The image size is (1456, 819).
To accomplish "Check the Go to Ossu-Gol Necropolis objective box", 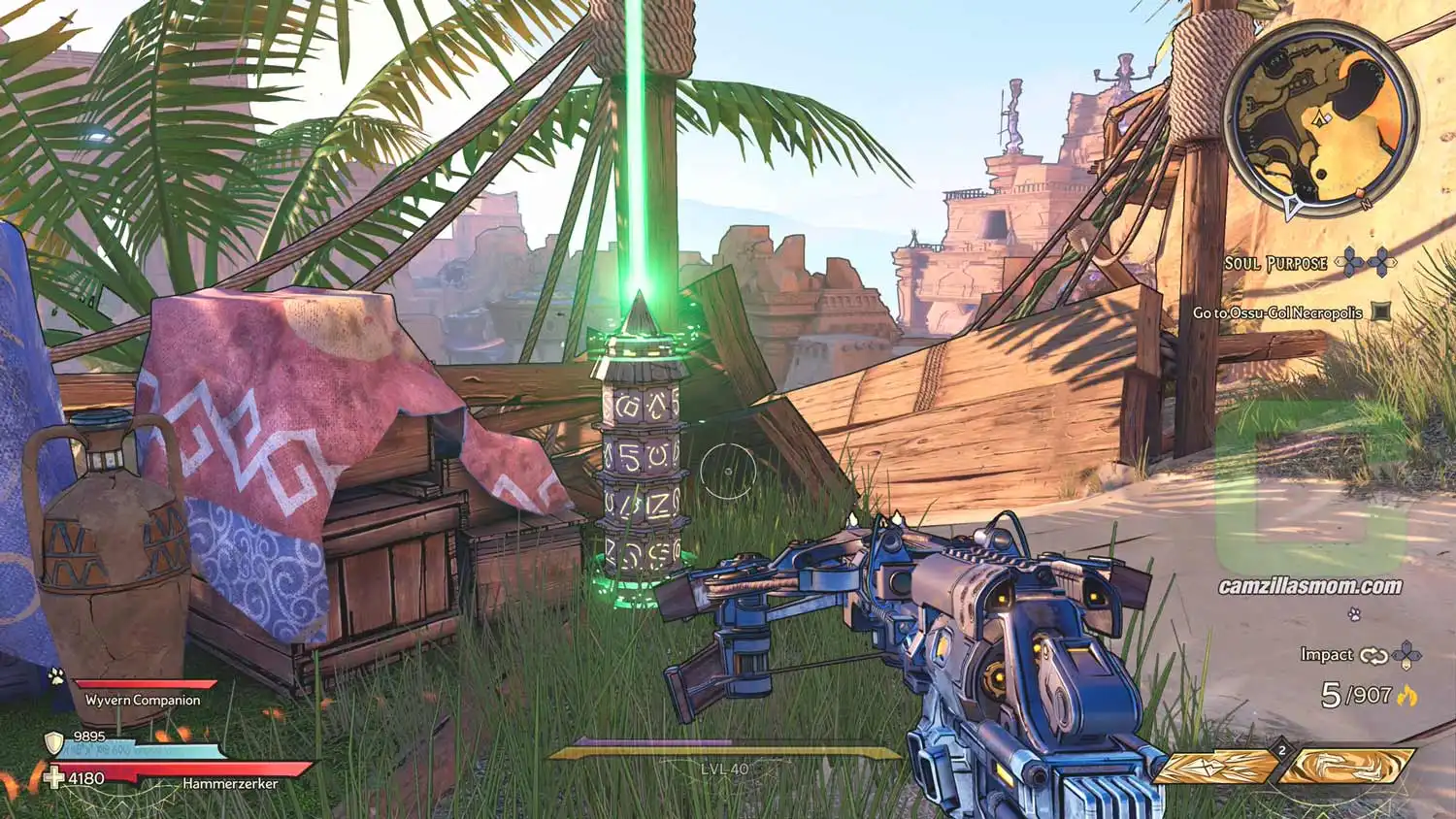I will click(x=1380, y=311).
